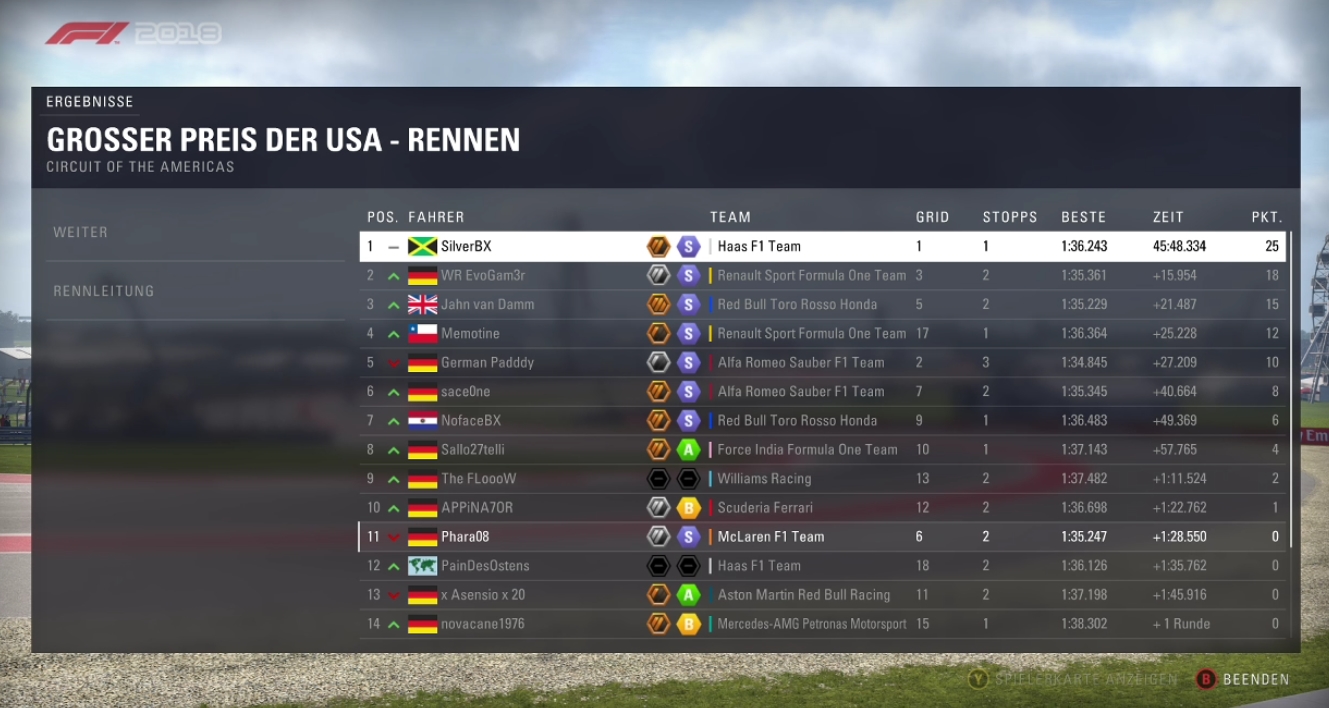This screenshot has height=708, width=1329.
Task: Select race winner SilverBX's result row
Action: pyautogui.click(x=822, y=246)
